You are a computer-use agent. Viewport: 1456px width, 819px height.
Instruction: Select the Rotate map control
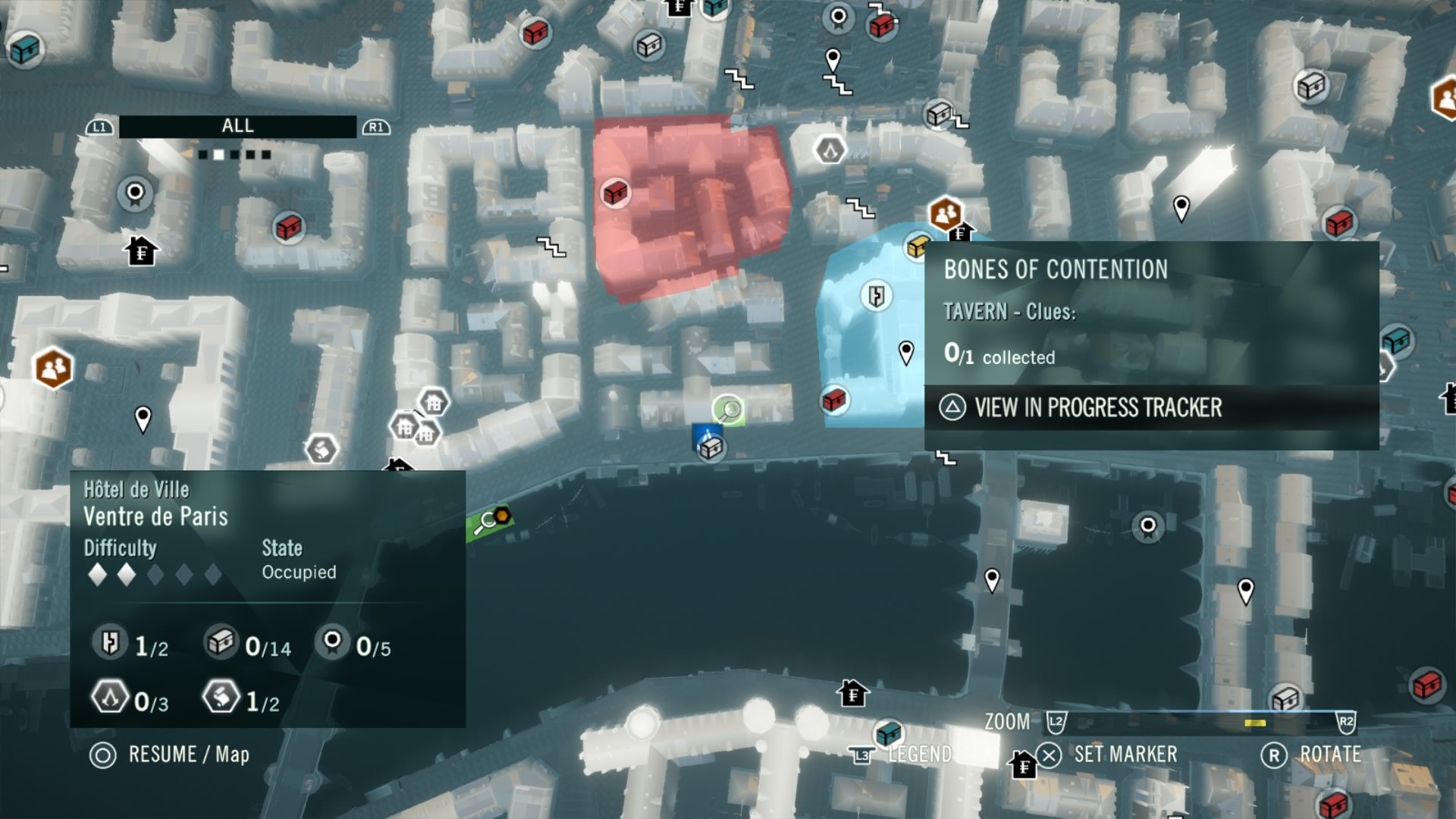pyautogui.click(x=1313, y=755)
